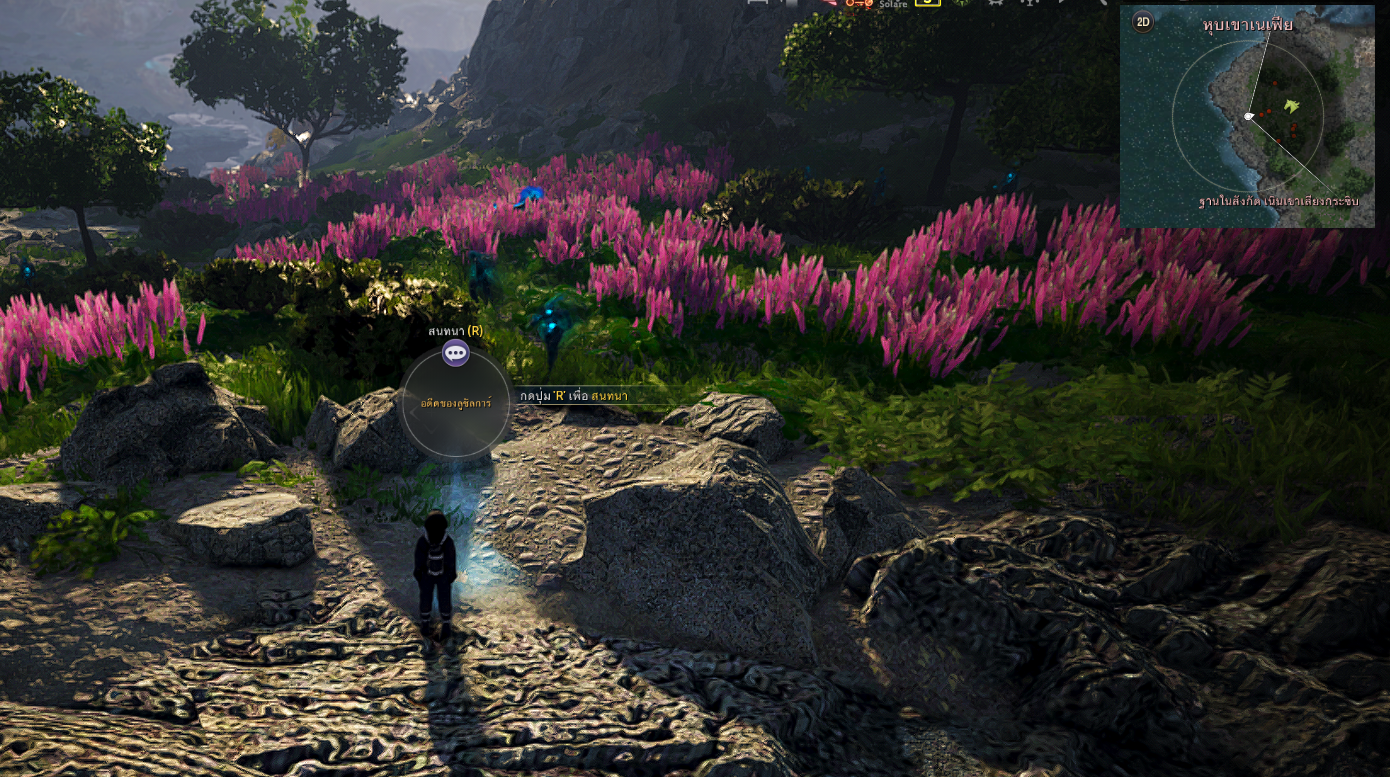The height and width of the screenshot is (777, 1390).
Task: Select the อดีตของภูซัลการ์ interaction circle
Action: coord(456,407)
